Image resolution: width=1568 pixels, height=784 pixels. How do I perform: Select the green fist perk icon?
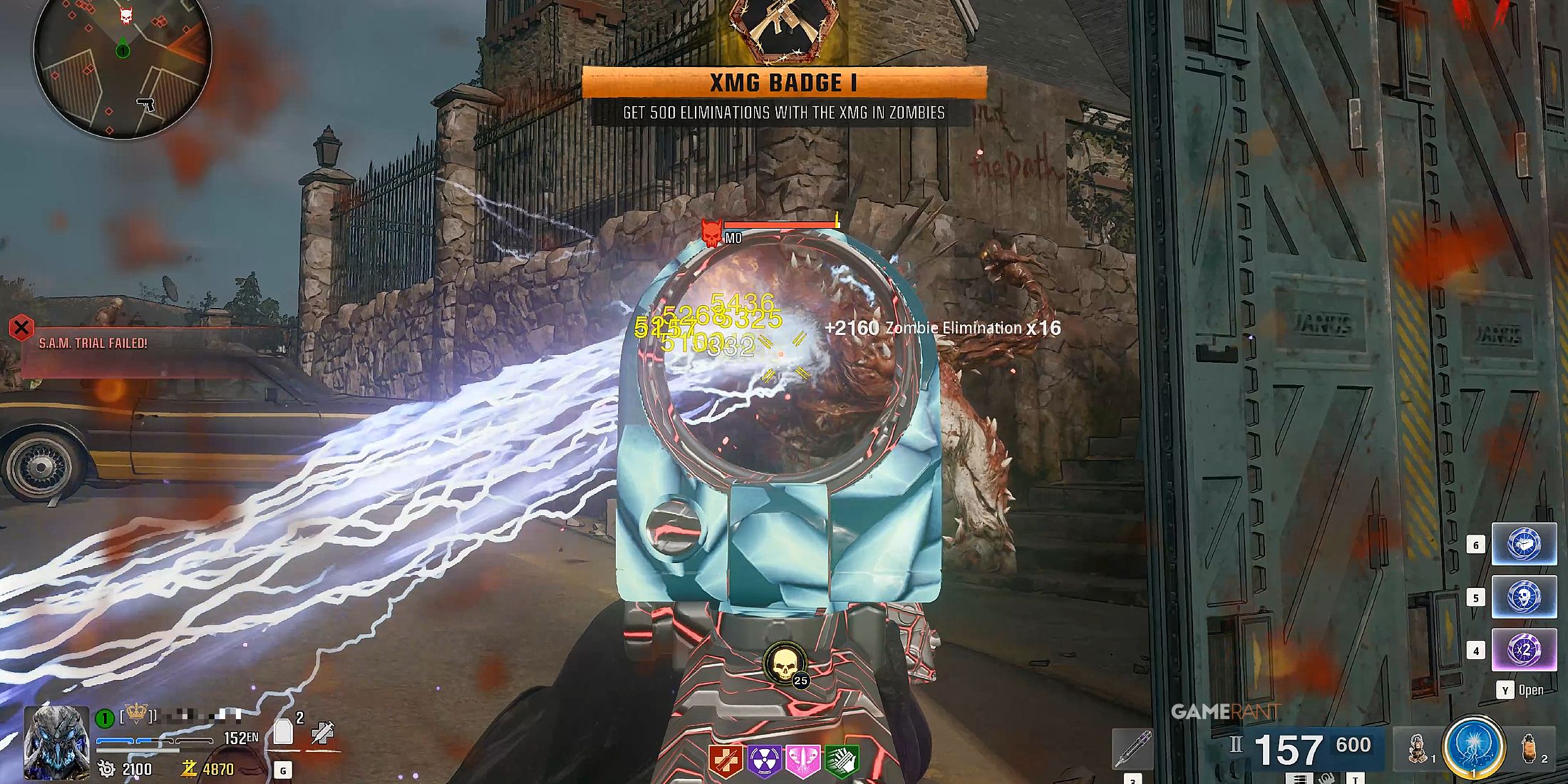point(841,760)
